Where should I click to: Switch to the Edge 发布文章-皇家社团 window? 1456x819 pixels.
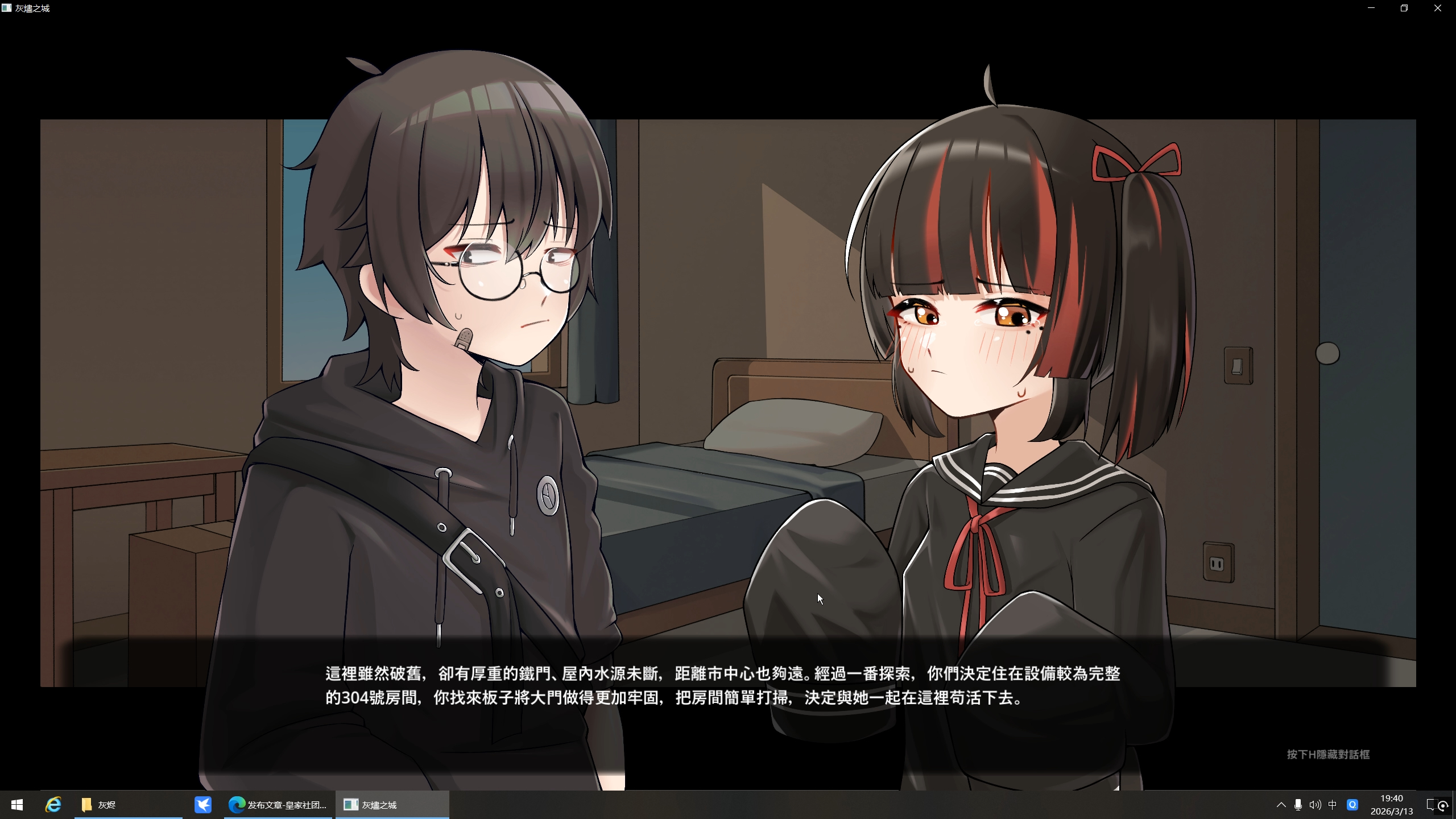click(278, 805)
